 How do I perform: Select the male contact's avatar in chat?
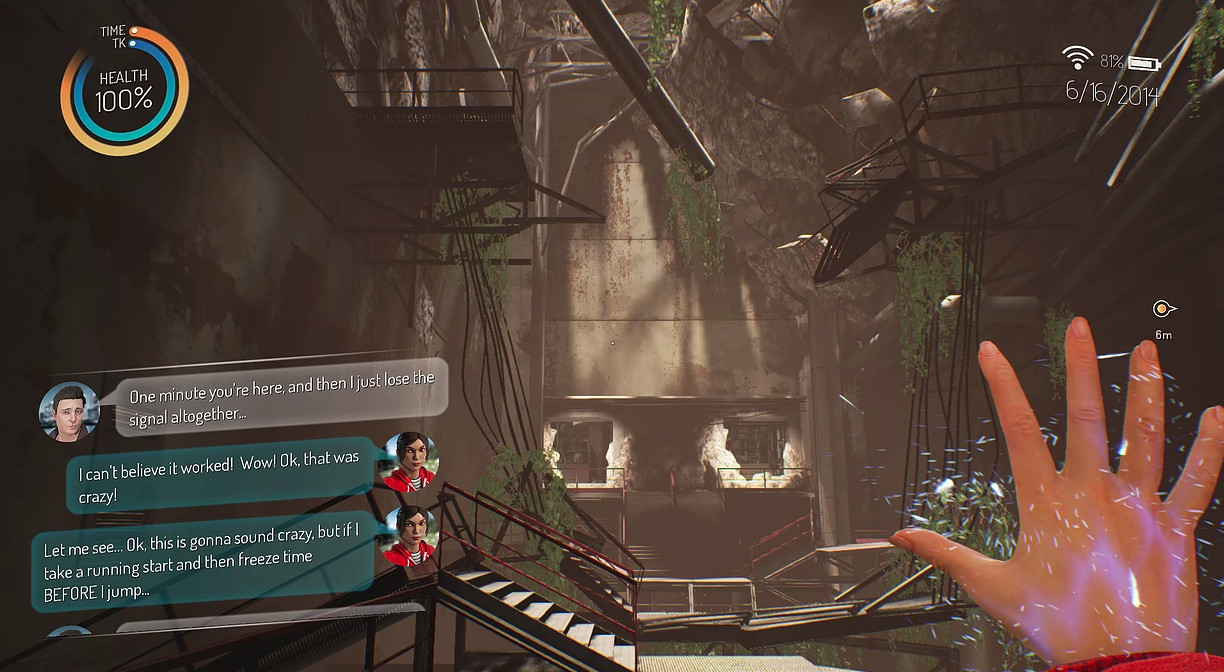click(69, 412)
